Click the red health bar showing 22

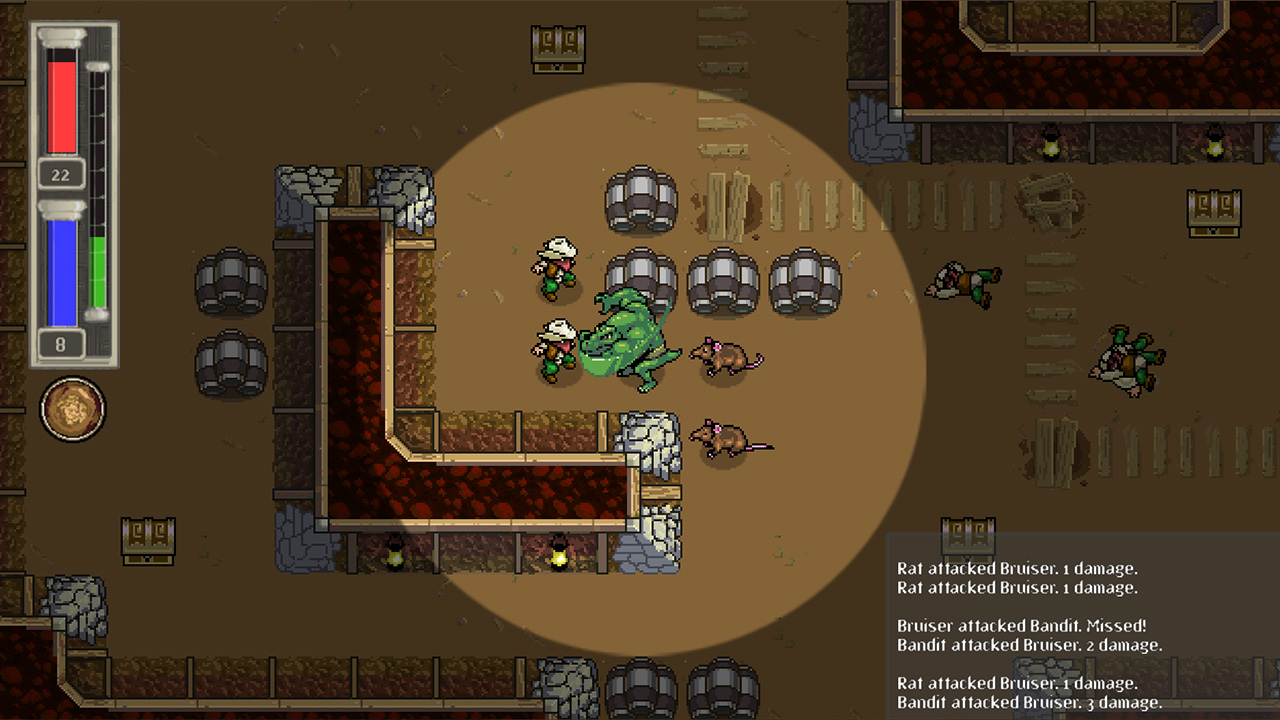(61, 110)
